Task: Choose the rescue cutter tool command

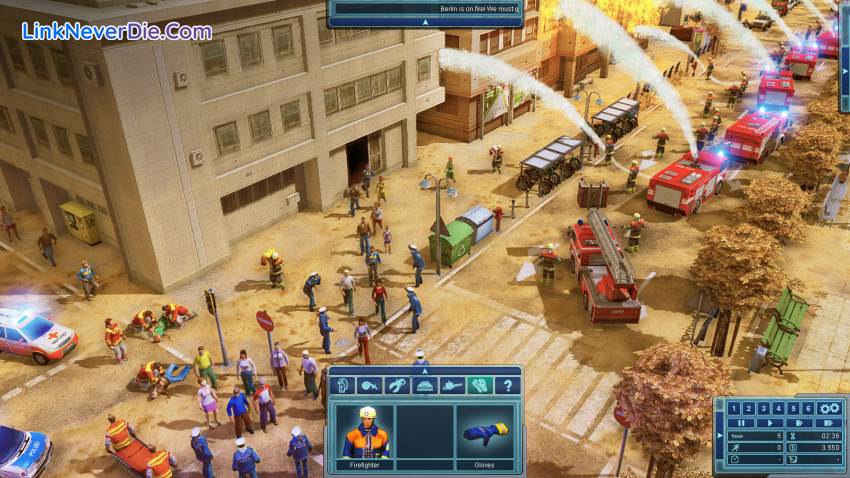Action: [x=398, y=385]
